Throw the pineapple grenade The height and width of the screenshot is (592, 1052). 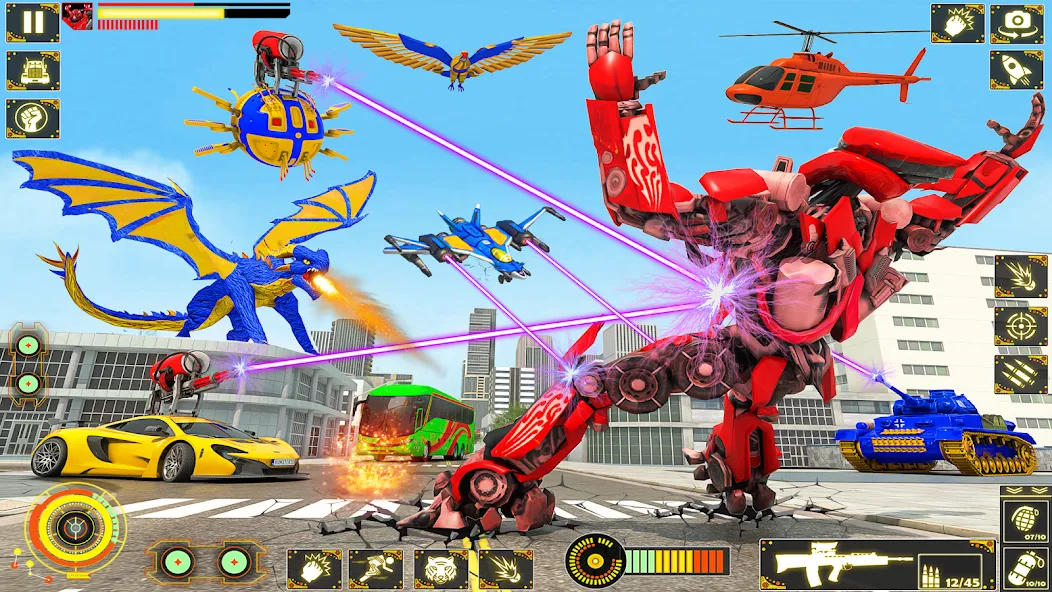point(1024,522)
